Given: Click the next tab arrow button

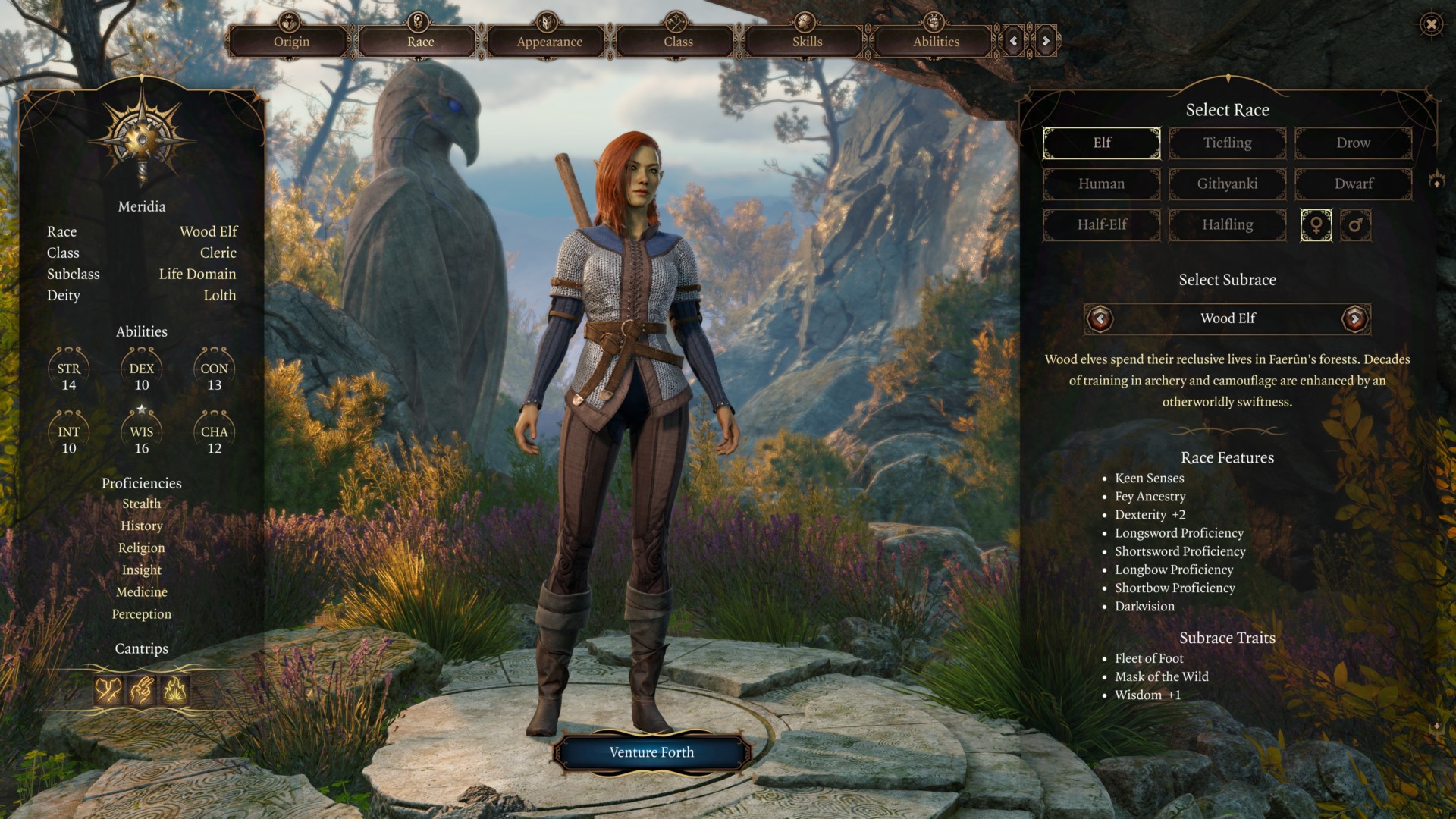Looking at the screenshot, I should pyautogui.click(x=1046, y=41).
